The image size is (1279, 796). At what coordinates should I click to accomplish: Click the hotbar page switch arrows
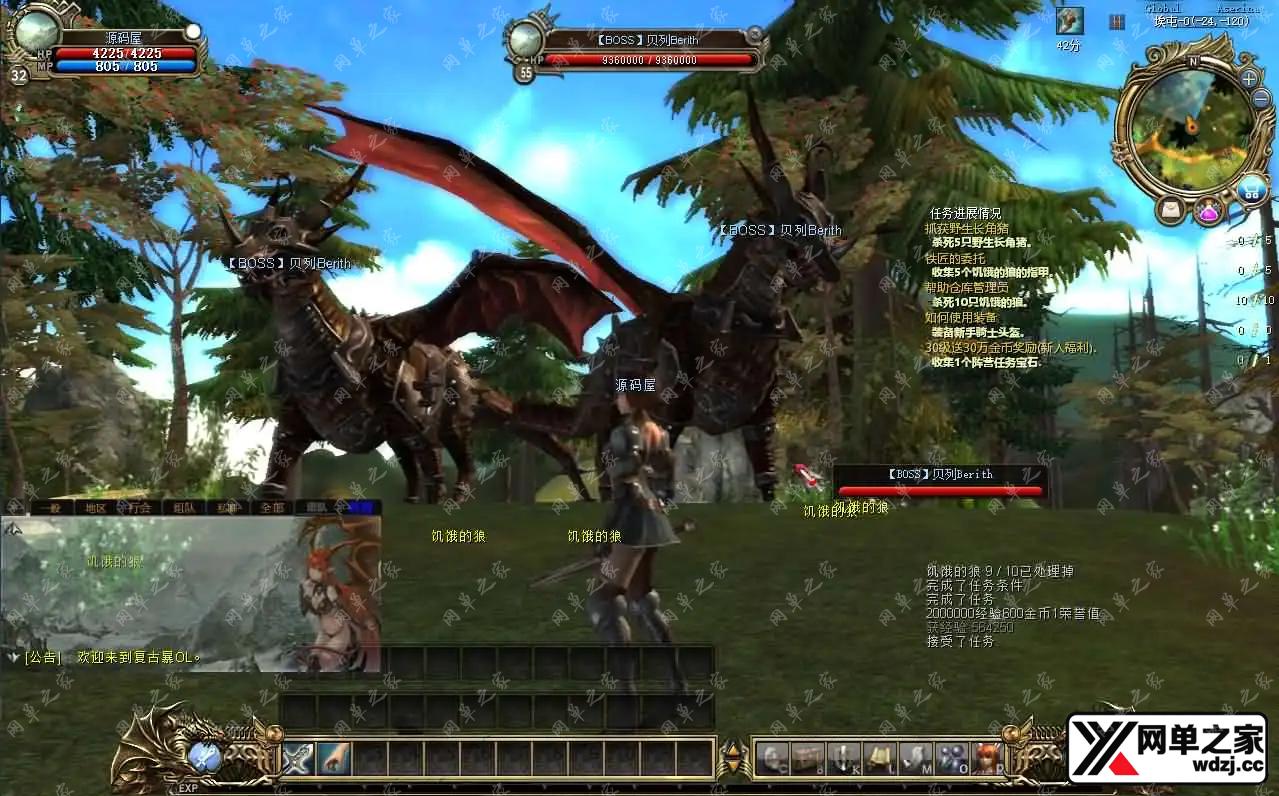[x=733, y=759]
